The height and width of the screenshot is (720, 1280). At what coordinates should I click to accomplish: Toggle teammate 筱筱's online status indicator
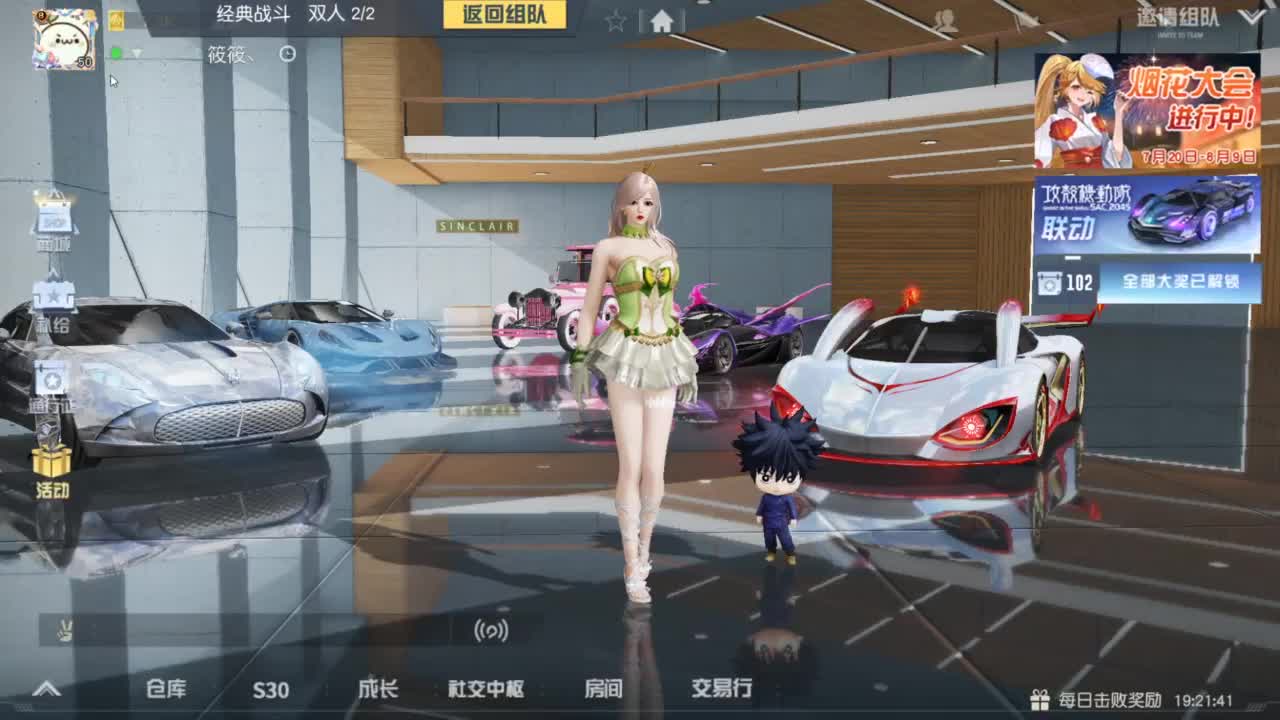click(115, 53)
